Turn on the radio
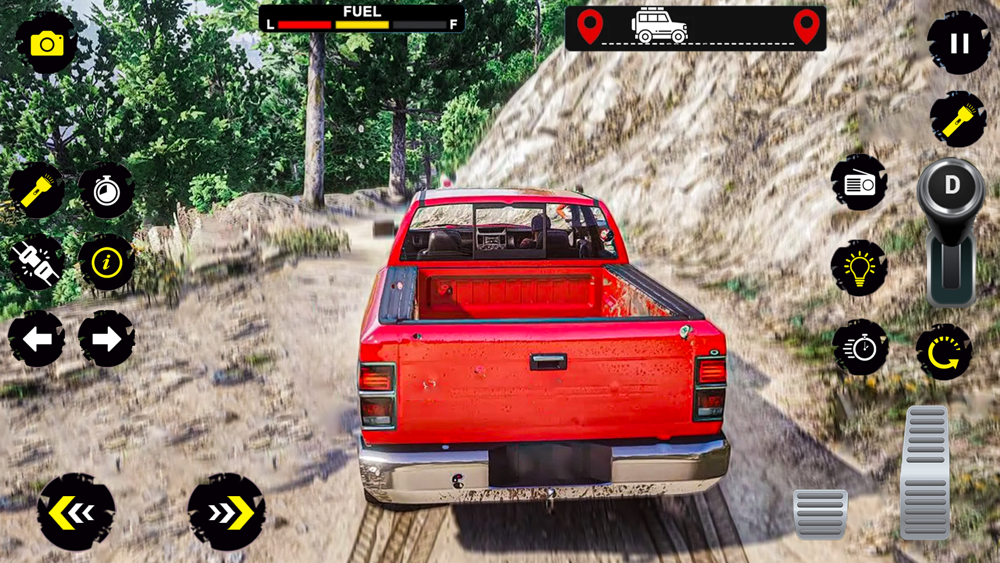1000x563 pixels. 859,183
